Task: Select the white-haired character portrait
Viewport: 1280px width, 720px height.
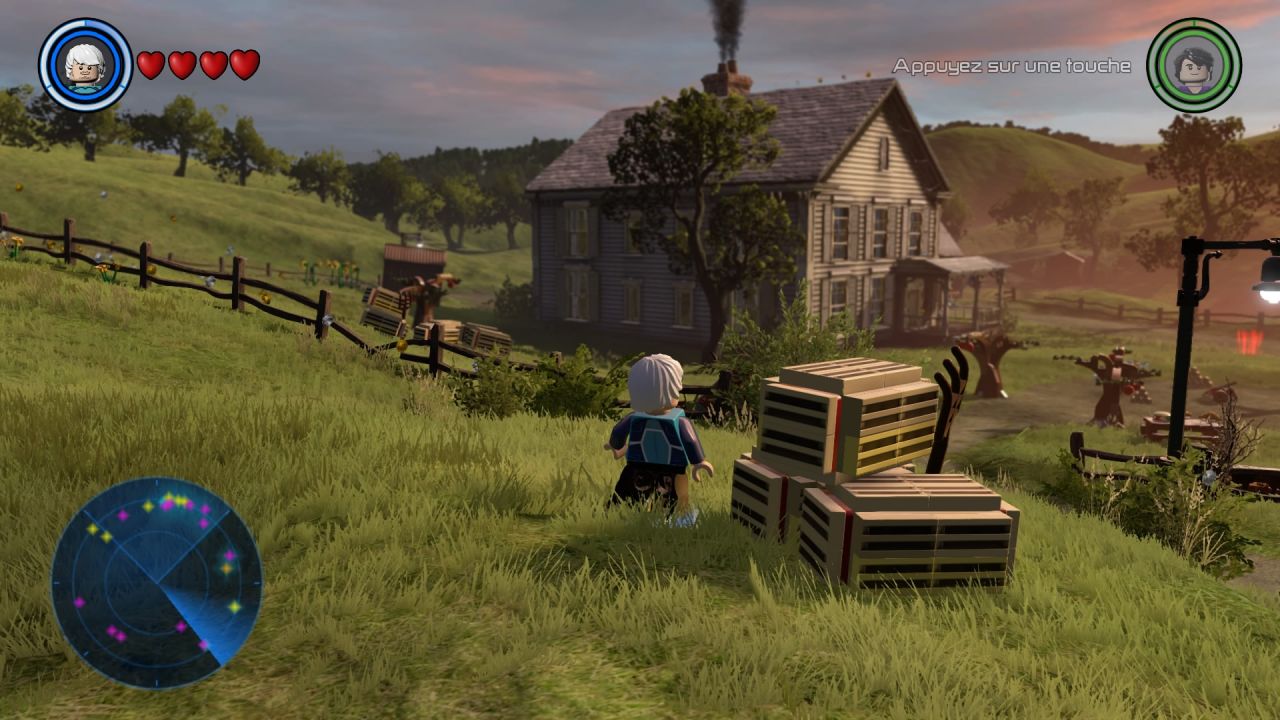Action: [85, 65]
